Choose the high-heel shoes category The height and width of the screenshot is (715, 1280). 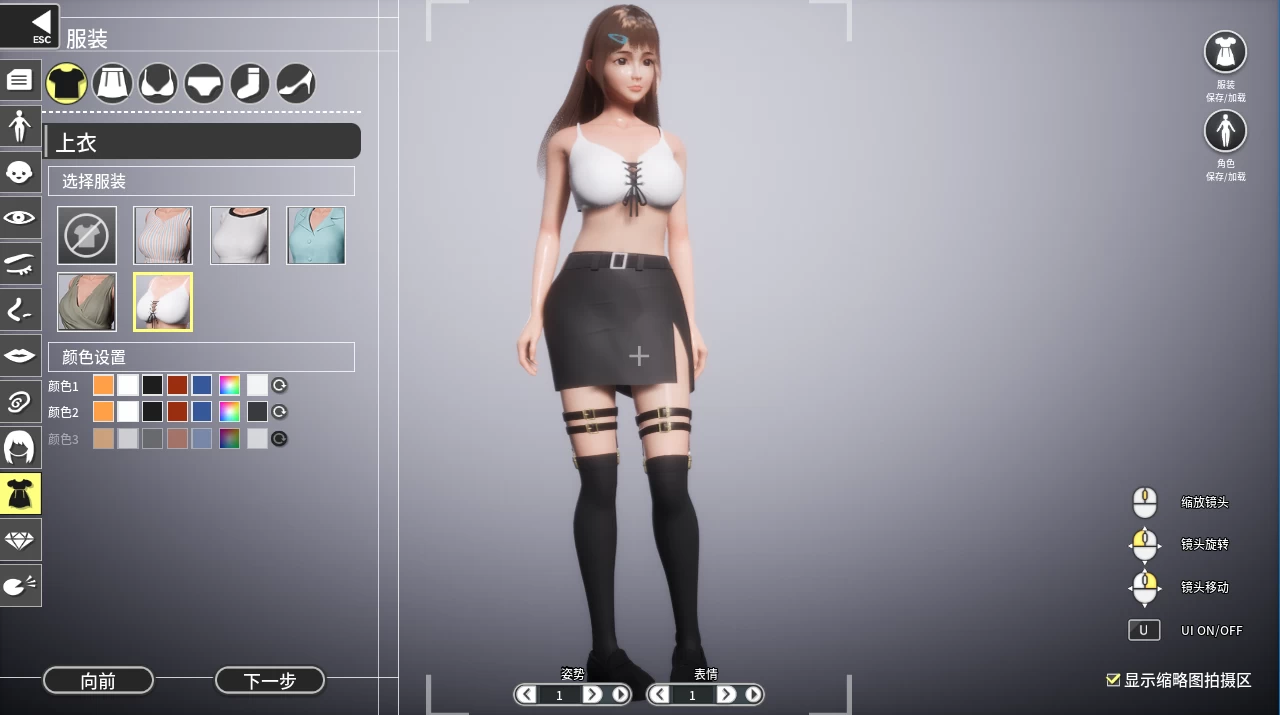(296, 84)
